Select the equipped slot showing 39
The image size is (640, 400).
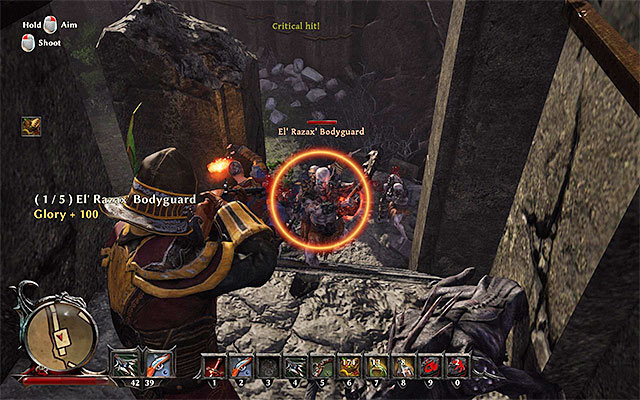pos(154,364)
